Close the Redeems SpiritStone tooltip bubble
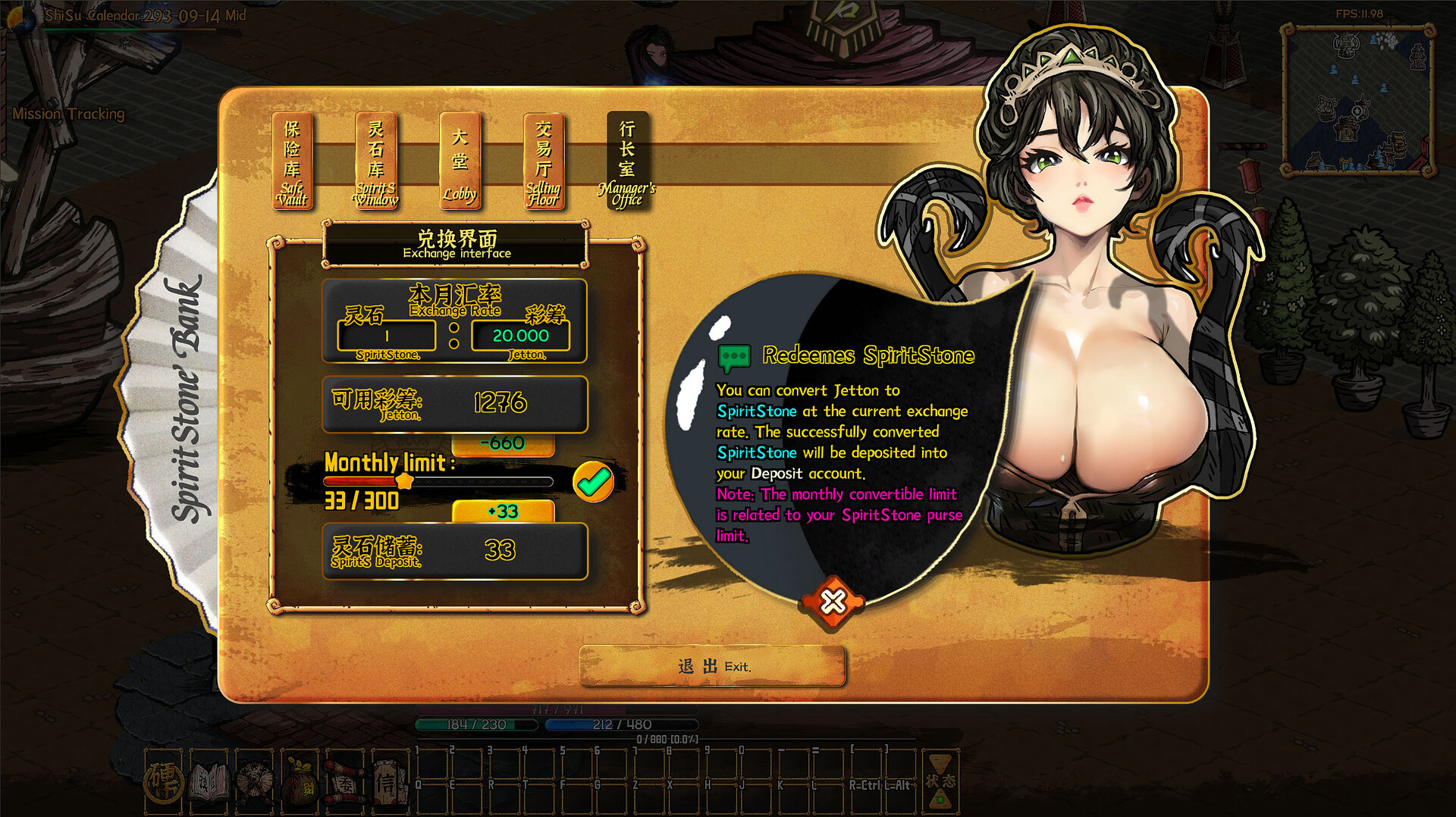This screenshot has width=1456, height=817. pyautogui.click(x=833, y=602)
